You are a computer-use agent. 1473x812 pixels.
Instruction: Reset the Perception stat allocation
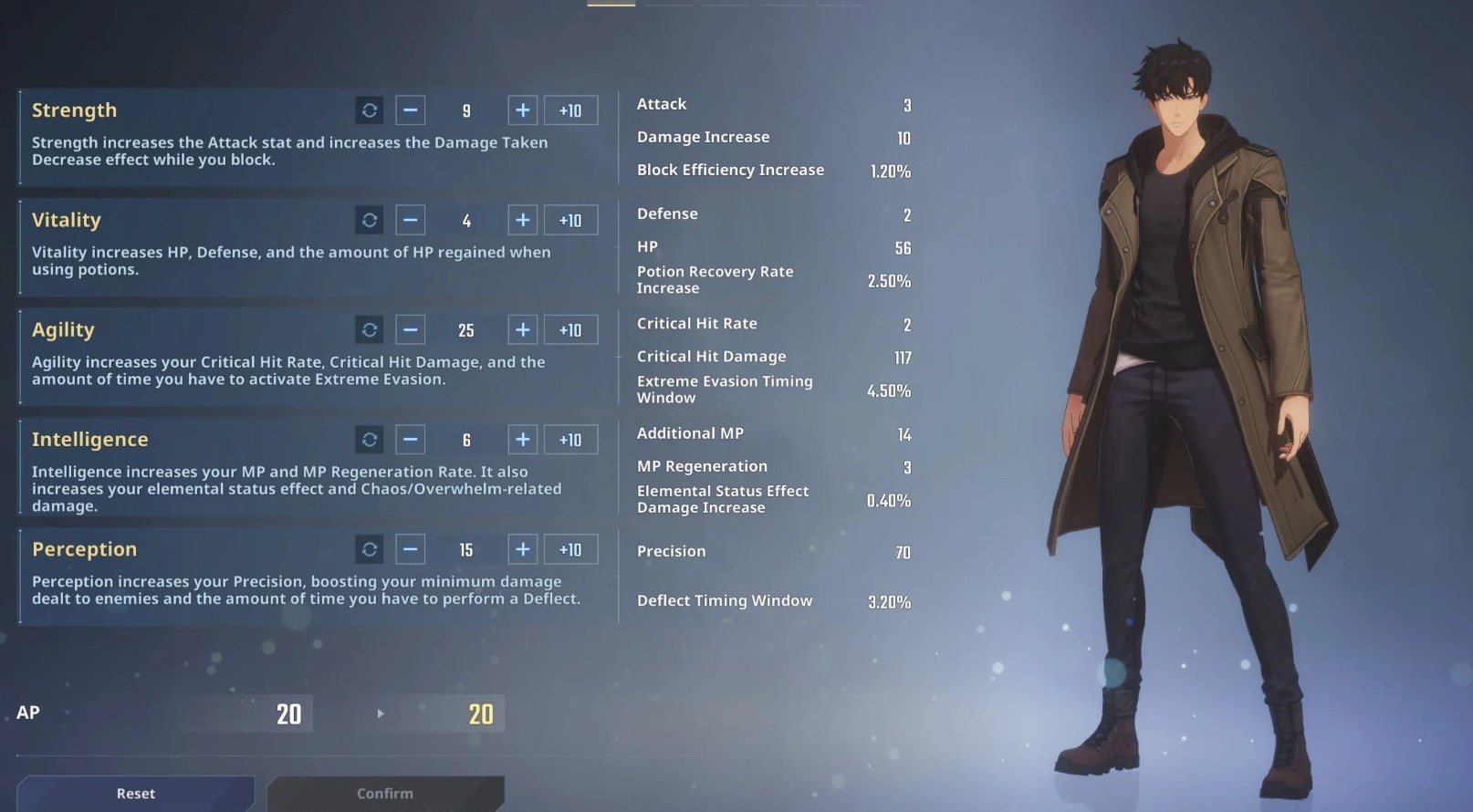point(370,549)
